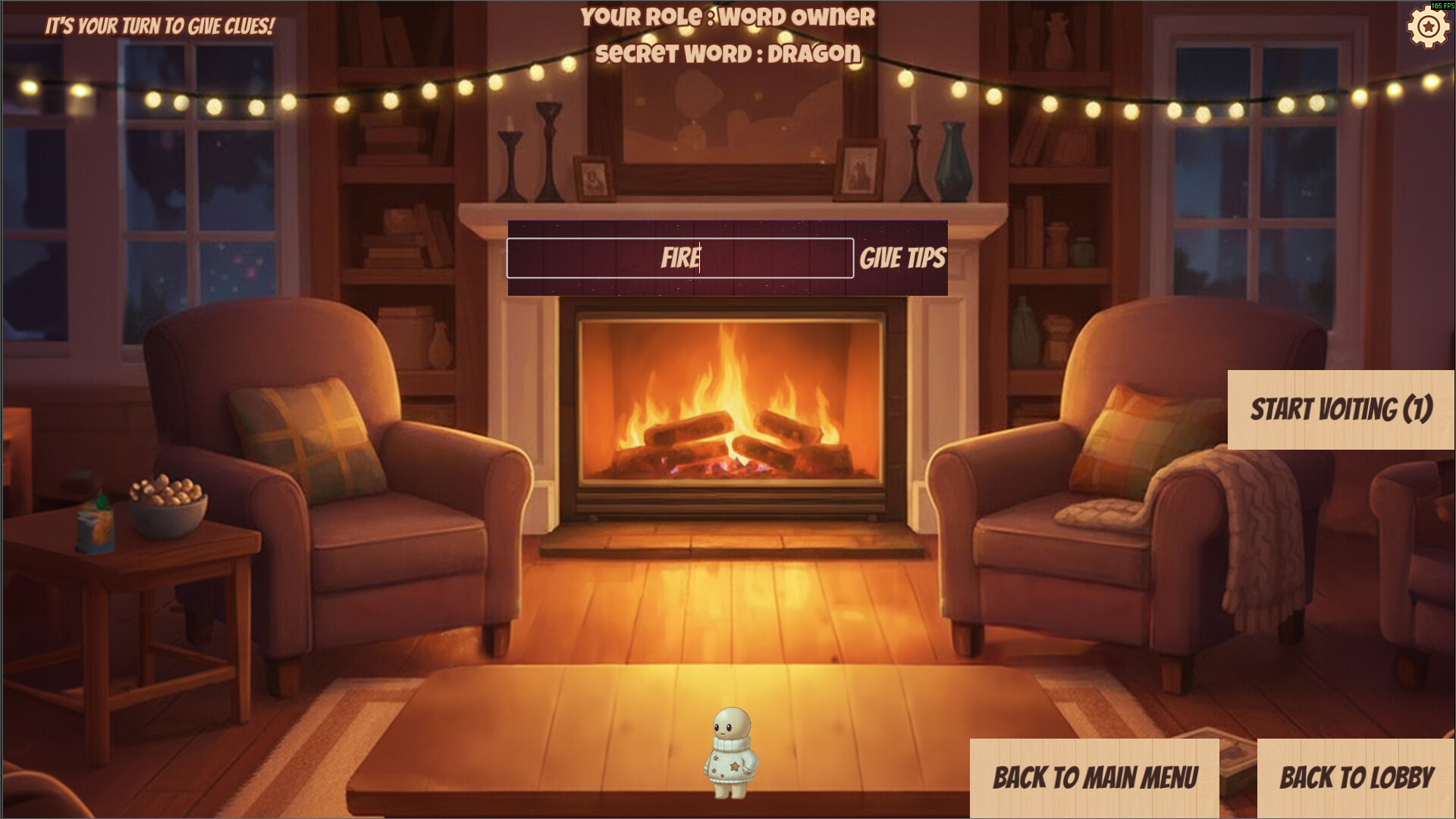
Task: Click START VOITING (1)
Action: tap(1341, 409)
